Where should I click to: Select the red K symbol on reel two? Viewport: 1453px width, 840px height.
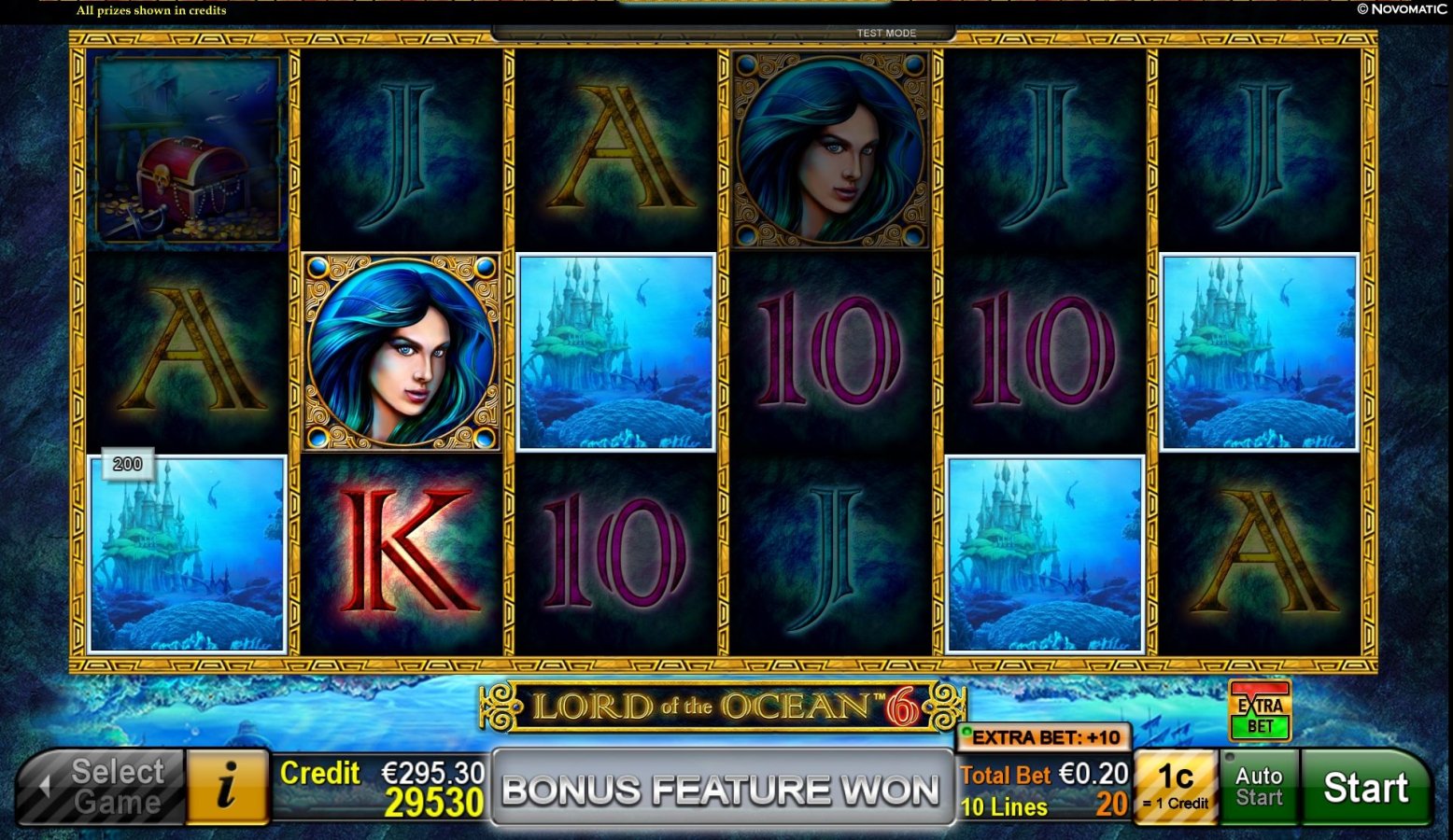[402, 549]
